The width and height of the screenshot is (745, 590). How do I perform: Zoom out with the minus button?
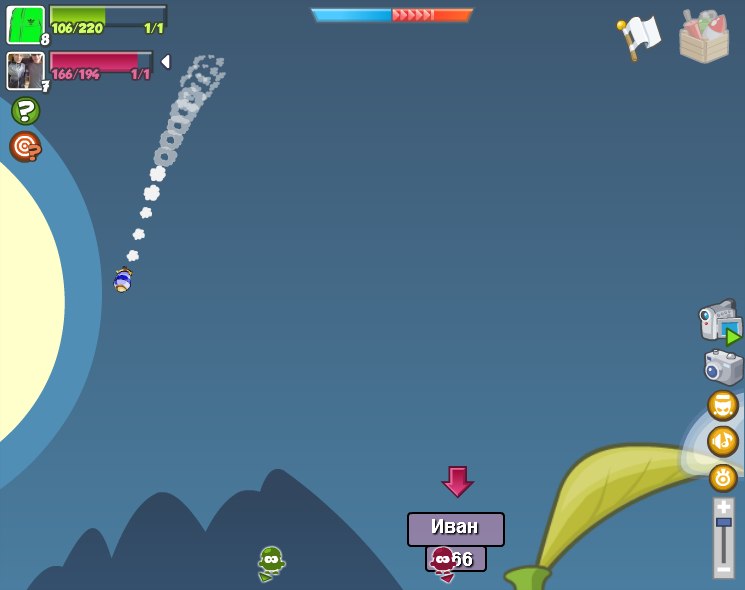click(723, 569)
